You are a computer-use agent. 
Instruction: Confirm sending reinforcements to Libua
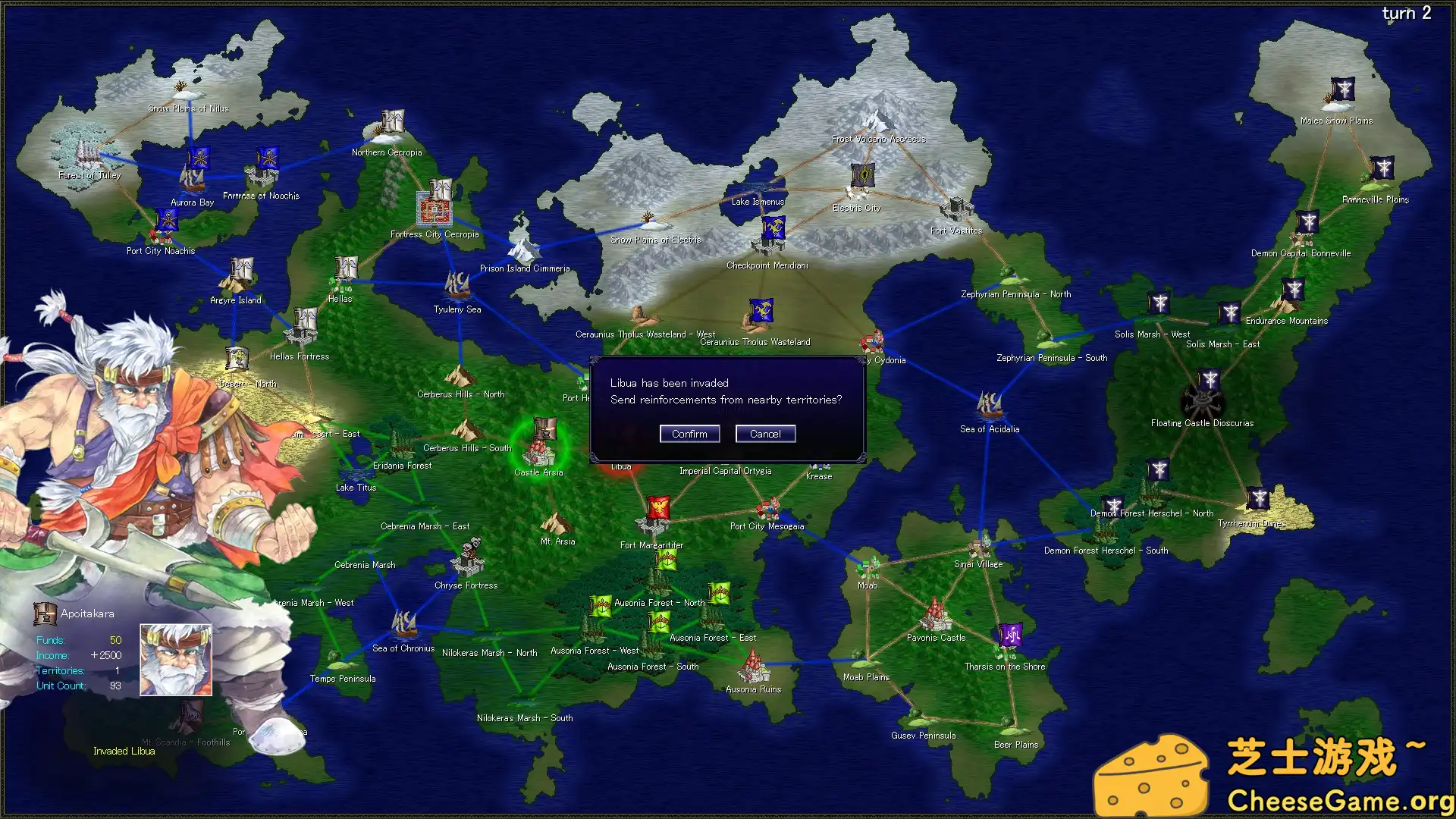[x=689, y=433]
